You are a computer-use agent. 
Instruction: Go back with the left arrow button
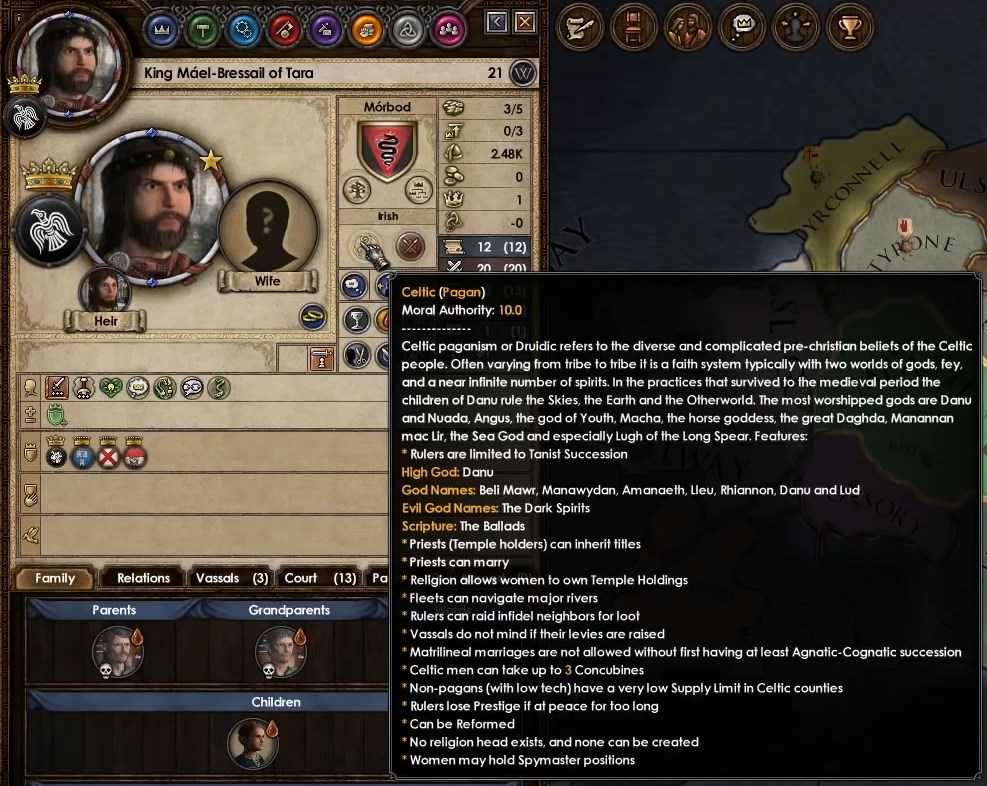pyautogui.click(x=498, y=22)
